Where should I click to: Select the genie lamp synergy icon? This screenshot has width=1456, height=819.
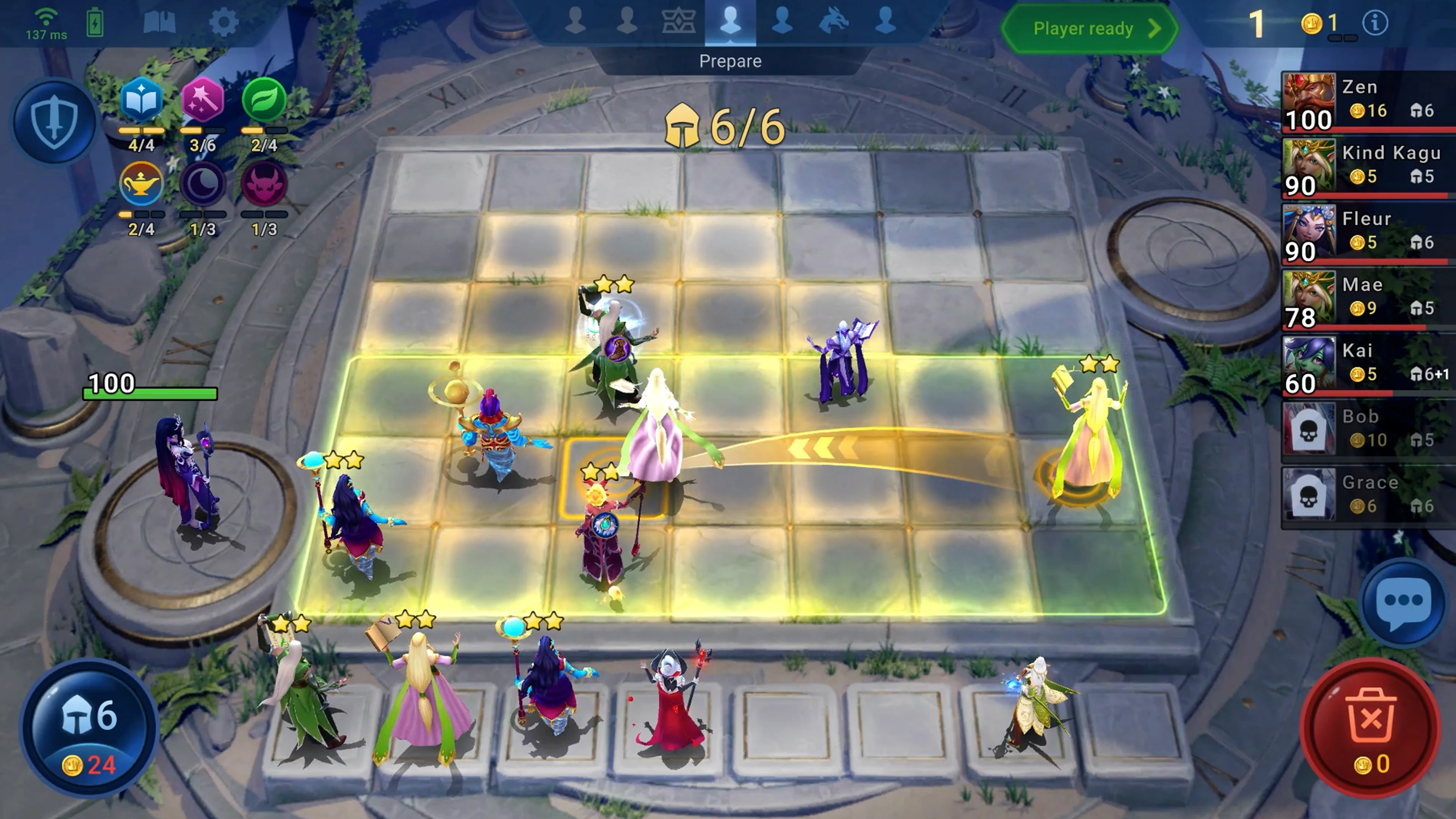pyautogui.click(x=141, y=184)
